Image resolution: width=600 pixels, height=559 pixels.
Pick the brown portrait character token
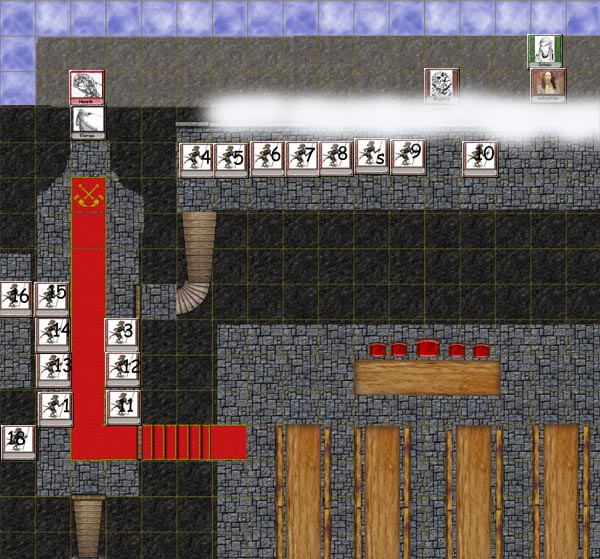[x=548, y=85]
